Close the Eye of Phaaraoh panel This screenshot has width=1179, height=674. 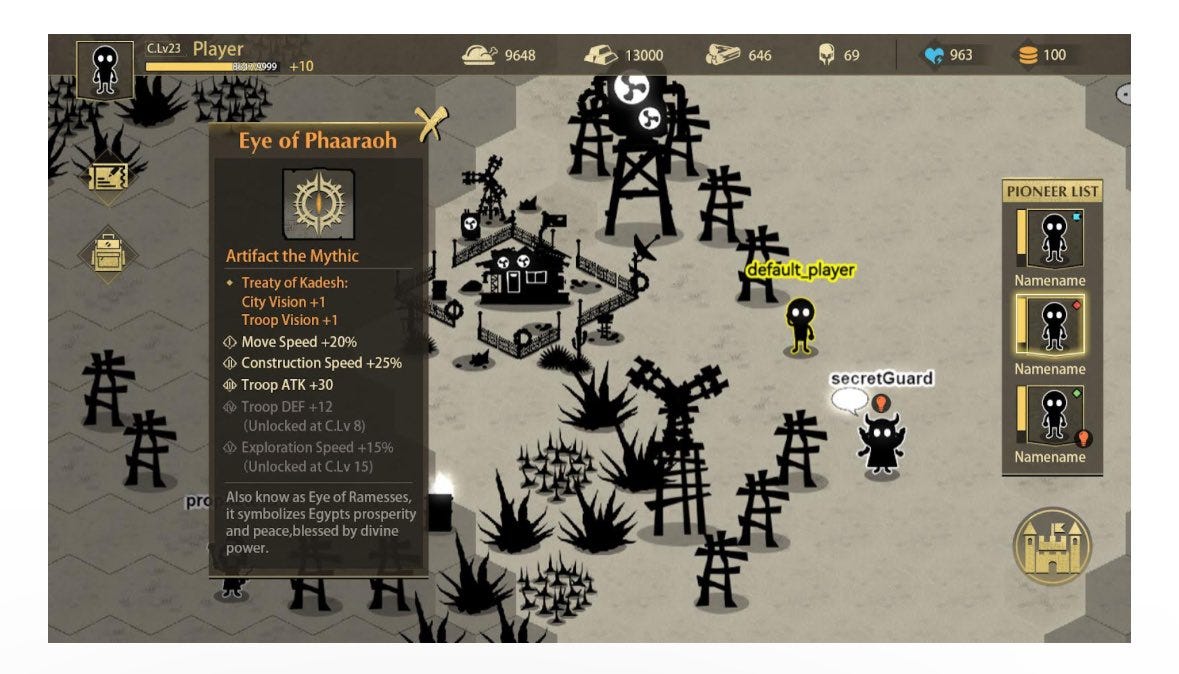click(x=430, y=123)
